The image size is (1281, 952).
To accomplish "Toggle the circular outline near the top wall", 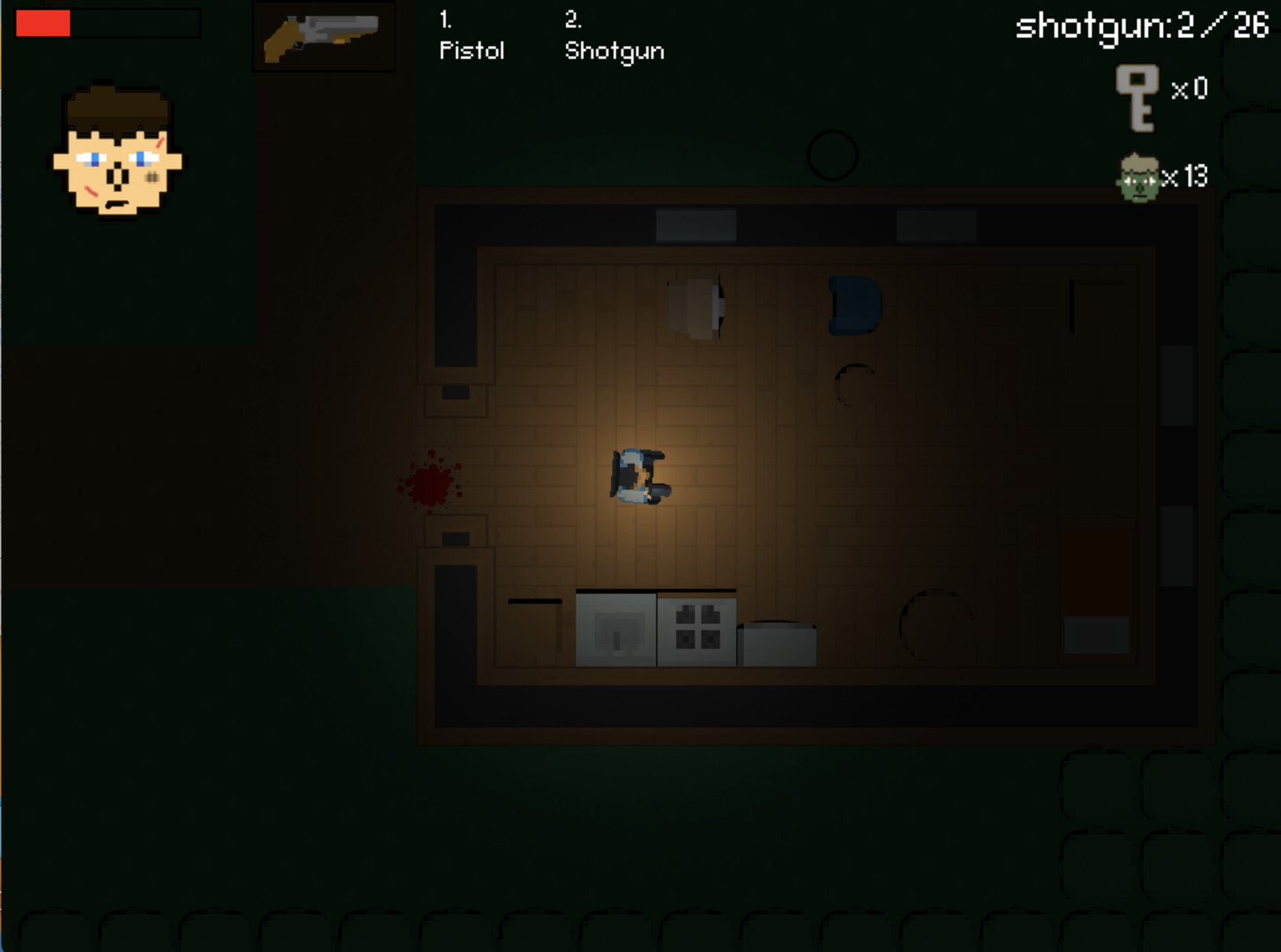I will coord(832,154).
